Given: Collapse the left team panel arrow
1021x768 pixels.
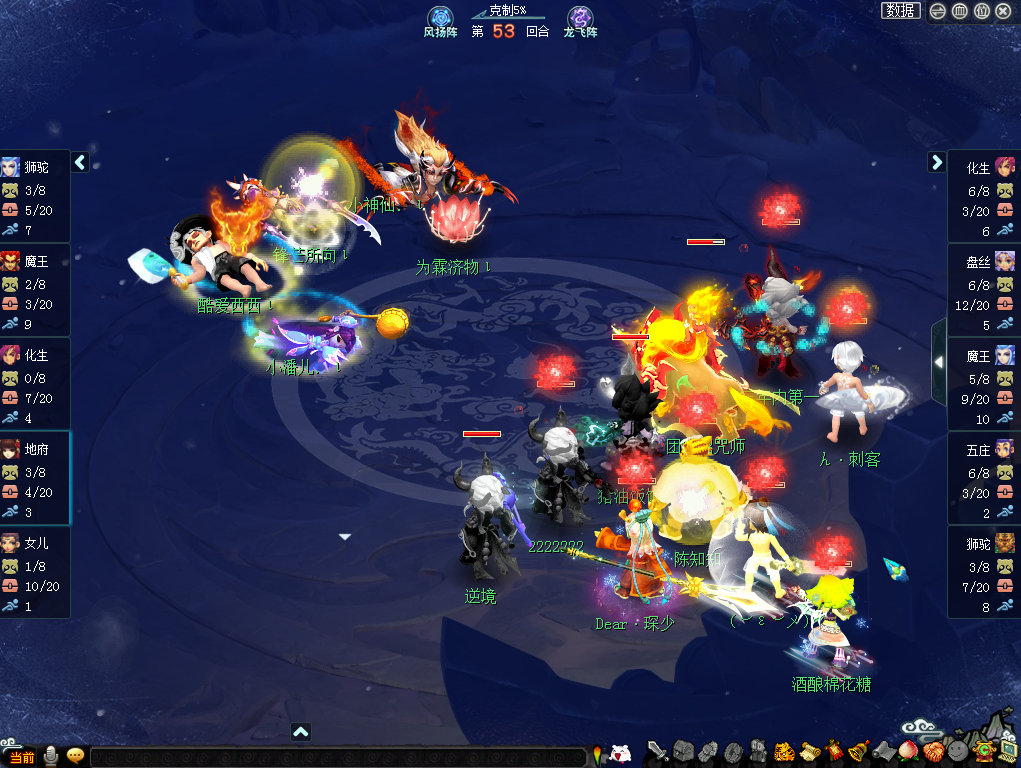Looking at the screenshot, I should click(x=80, y=162).
